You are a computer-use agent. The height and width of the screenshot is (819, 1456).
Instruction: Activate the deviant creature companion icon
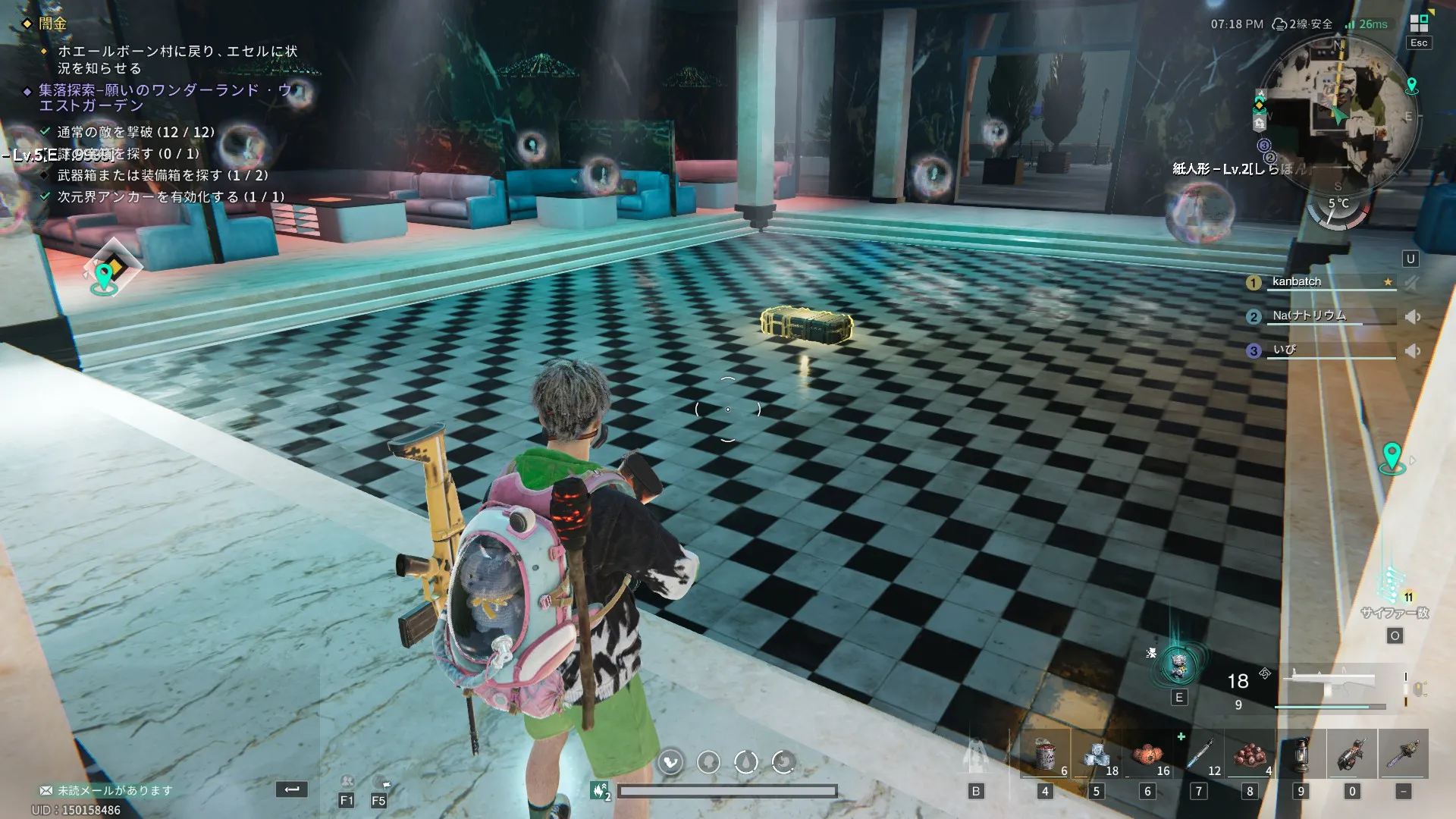(1178, 667)
